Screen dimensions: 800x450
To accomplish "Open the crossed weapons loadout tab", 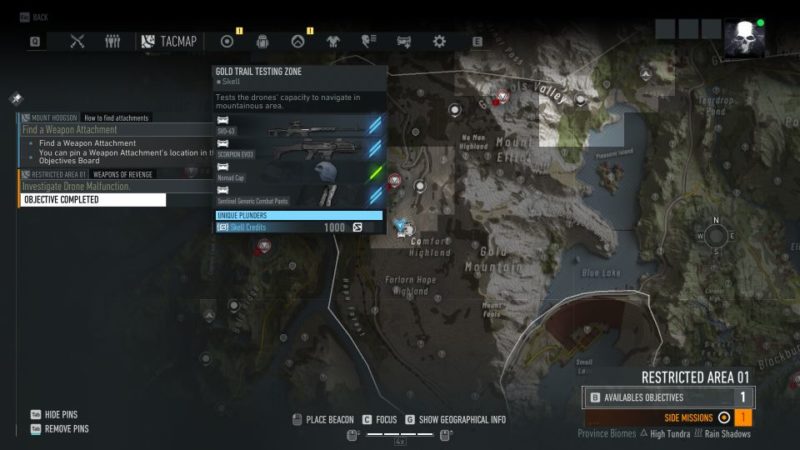I will click(x=78, y=41).
